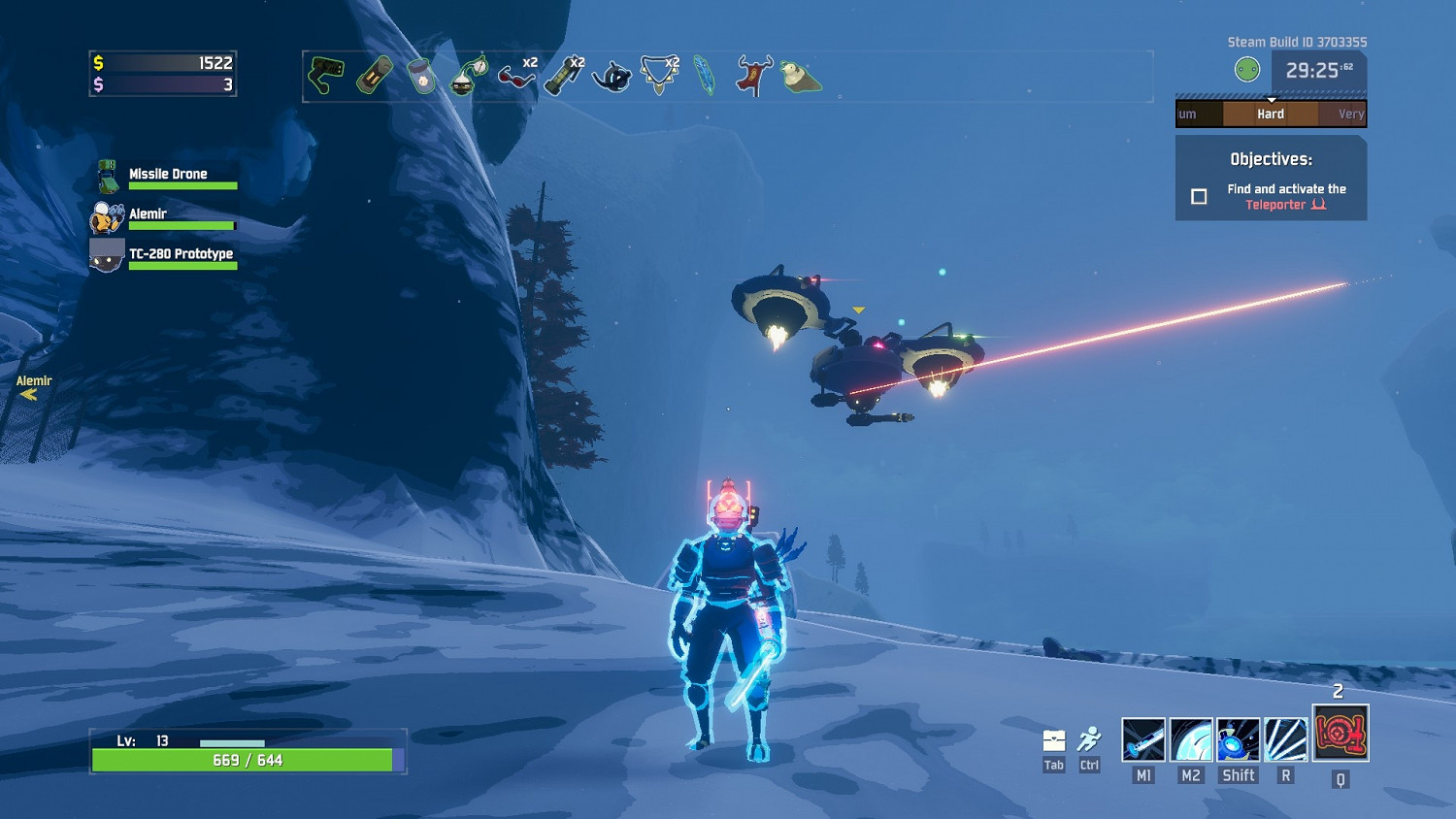Click the red Warbanner item icon
The image size is (1456, 819).
click(x=752, y=76)
